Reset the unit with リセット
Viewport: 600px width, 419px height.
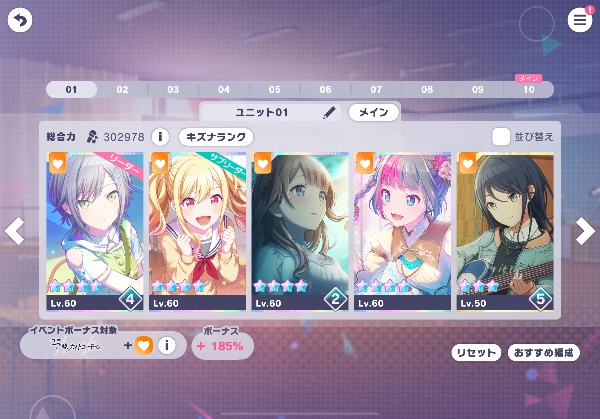tap(476, 353)
